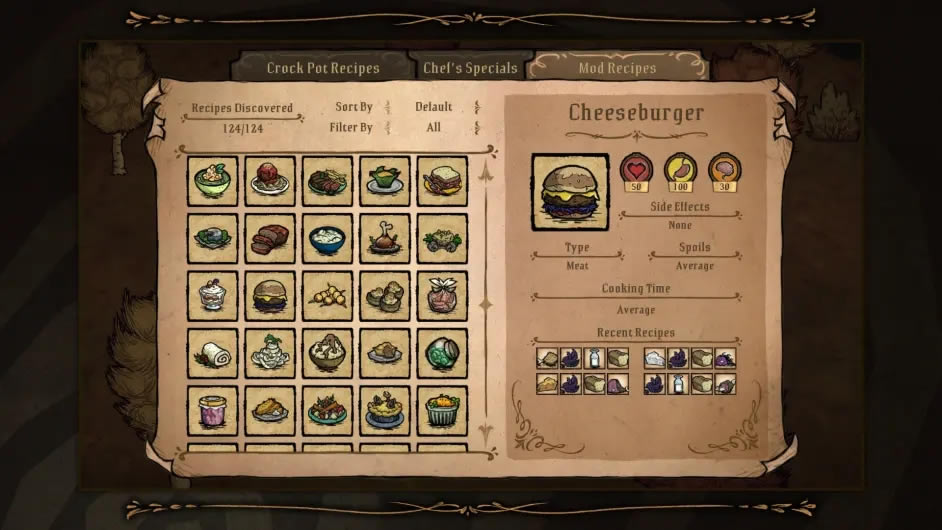Screen dimensions: 942x530
Task: Pick the green jar recipe
Action: click(442, 354)
